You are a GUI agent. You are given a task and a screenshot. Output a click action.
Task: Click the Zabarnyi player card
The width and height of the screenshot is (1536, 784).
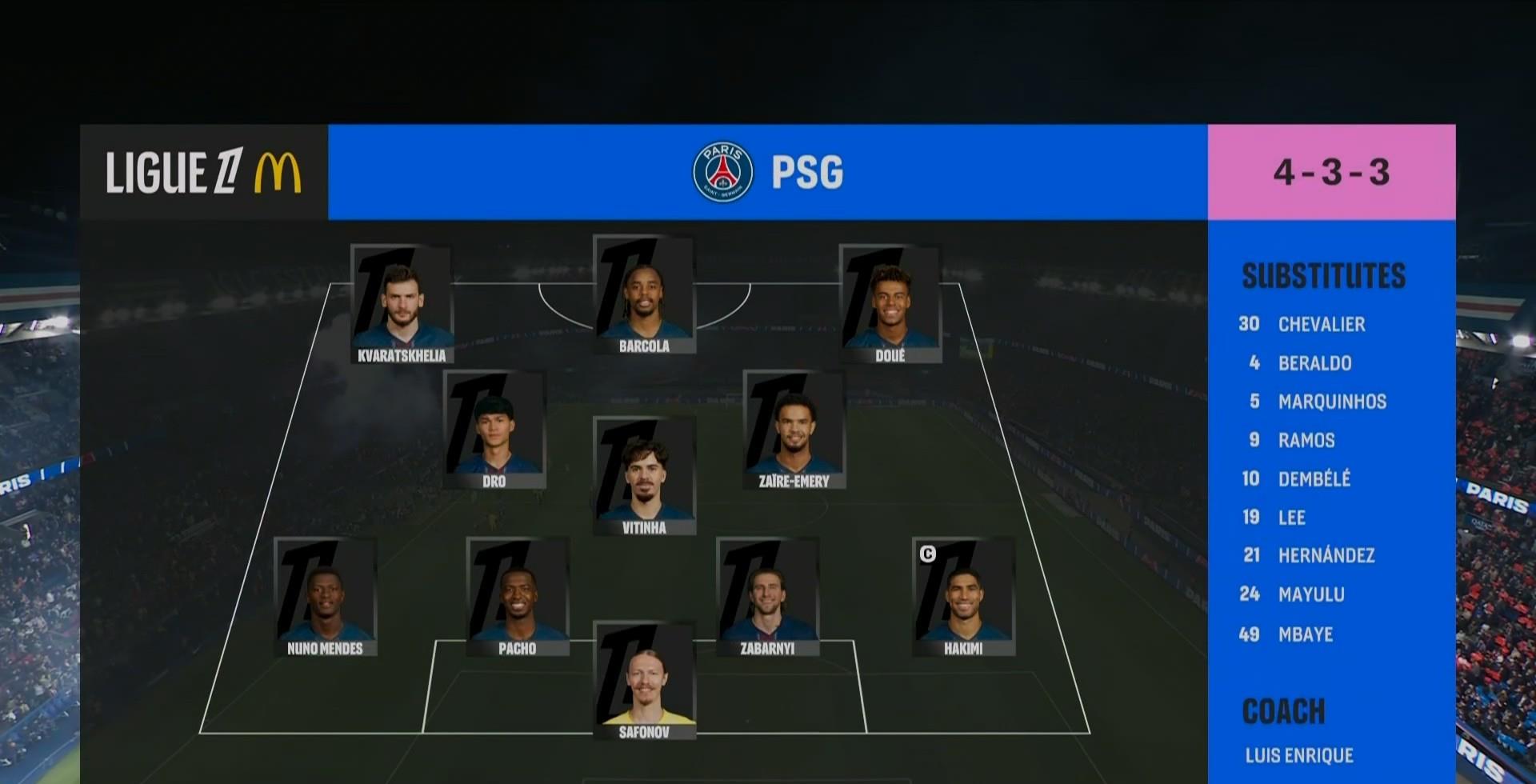[767, 597]
